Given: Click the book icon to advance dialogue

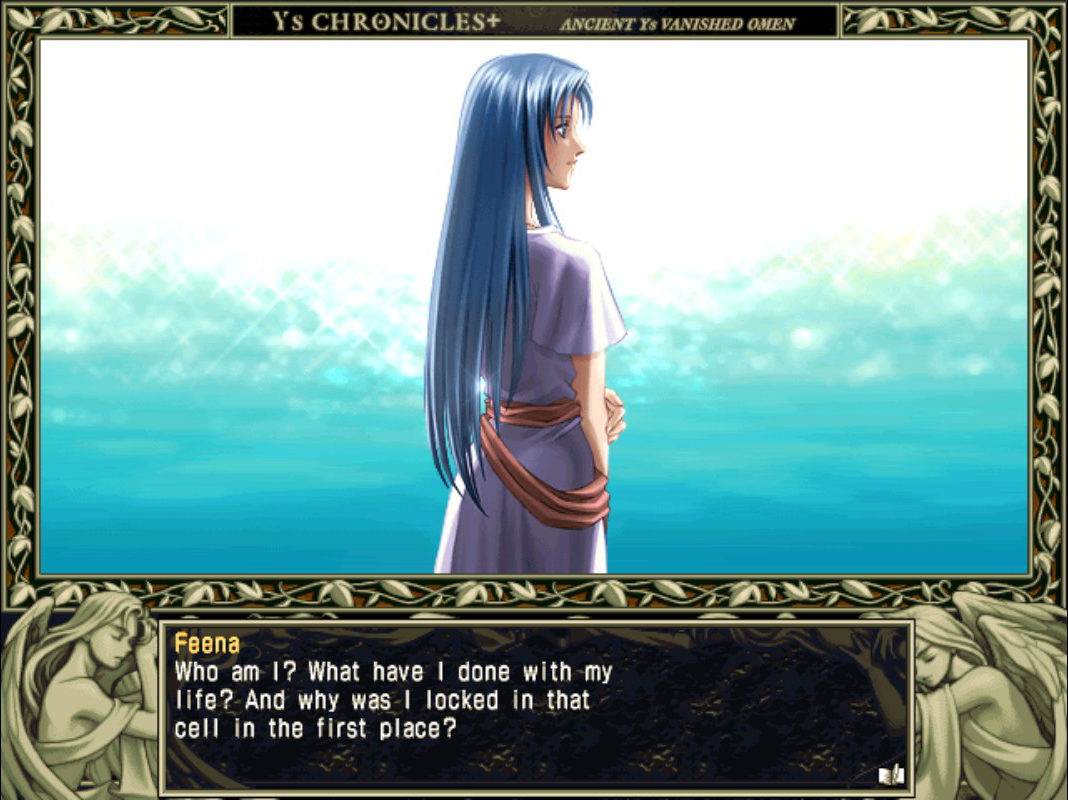Looking at the screenshot, I should coord(890,774).
